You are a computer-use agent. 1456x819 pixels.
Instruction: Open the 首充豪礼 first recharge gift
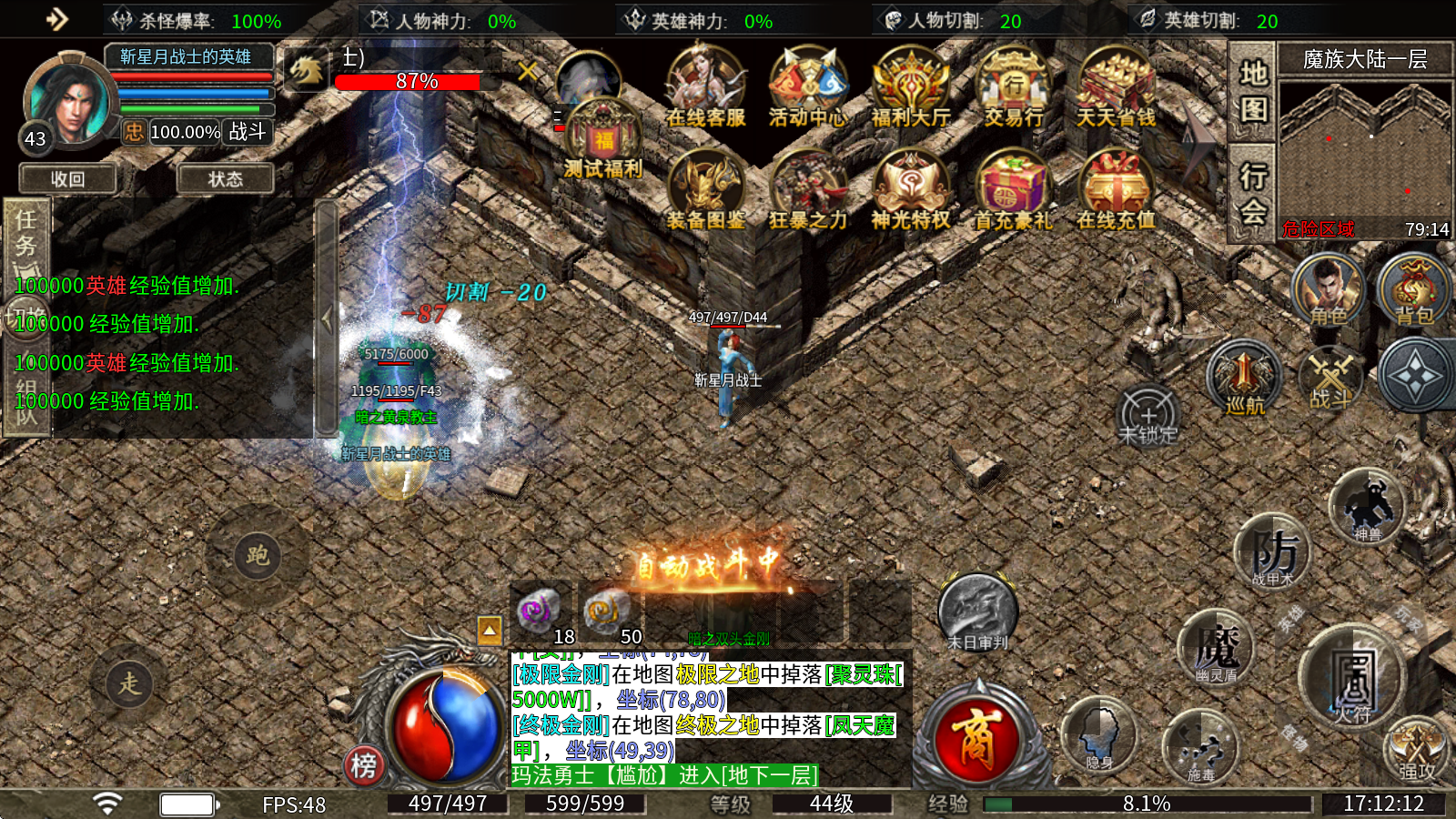click(x=1013, y=191)
